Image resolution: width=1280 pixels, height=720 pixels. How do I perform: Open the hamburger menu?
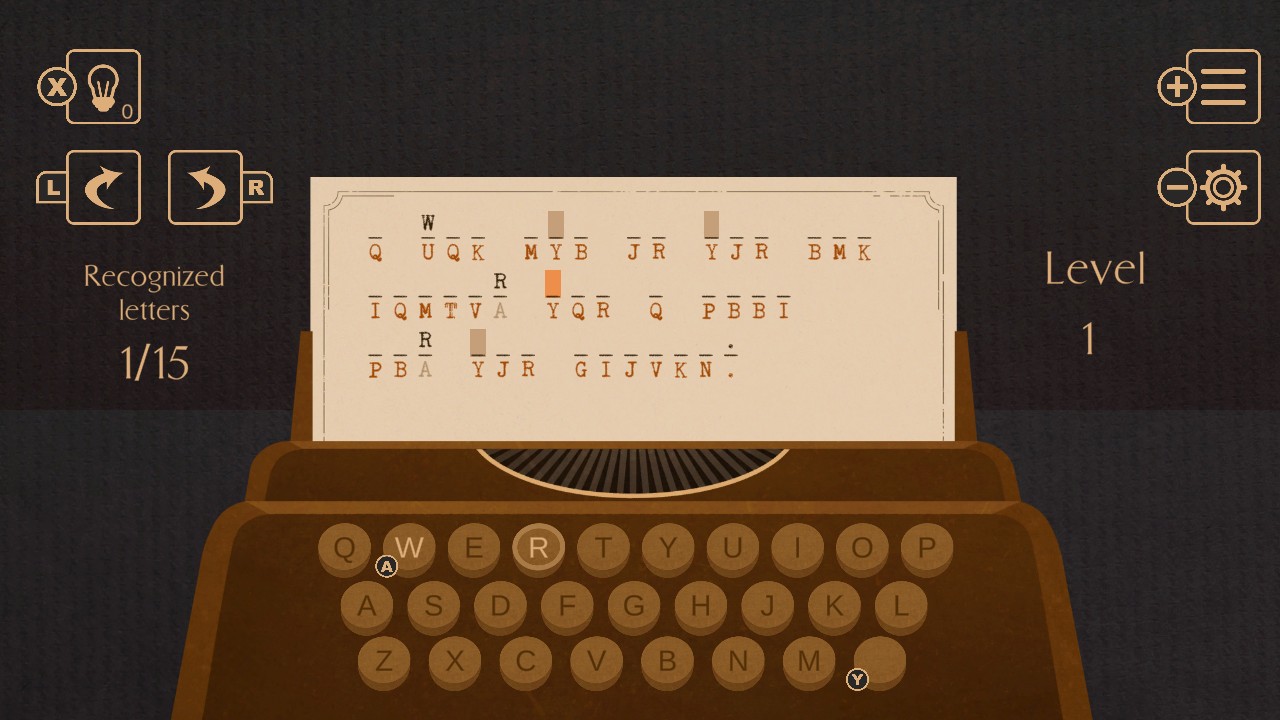pos(1225,87)
